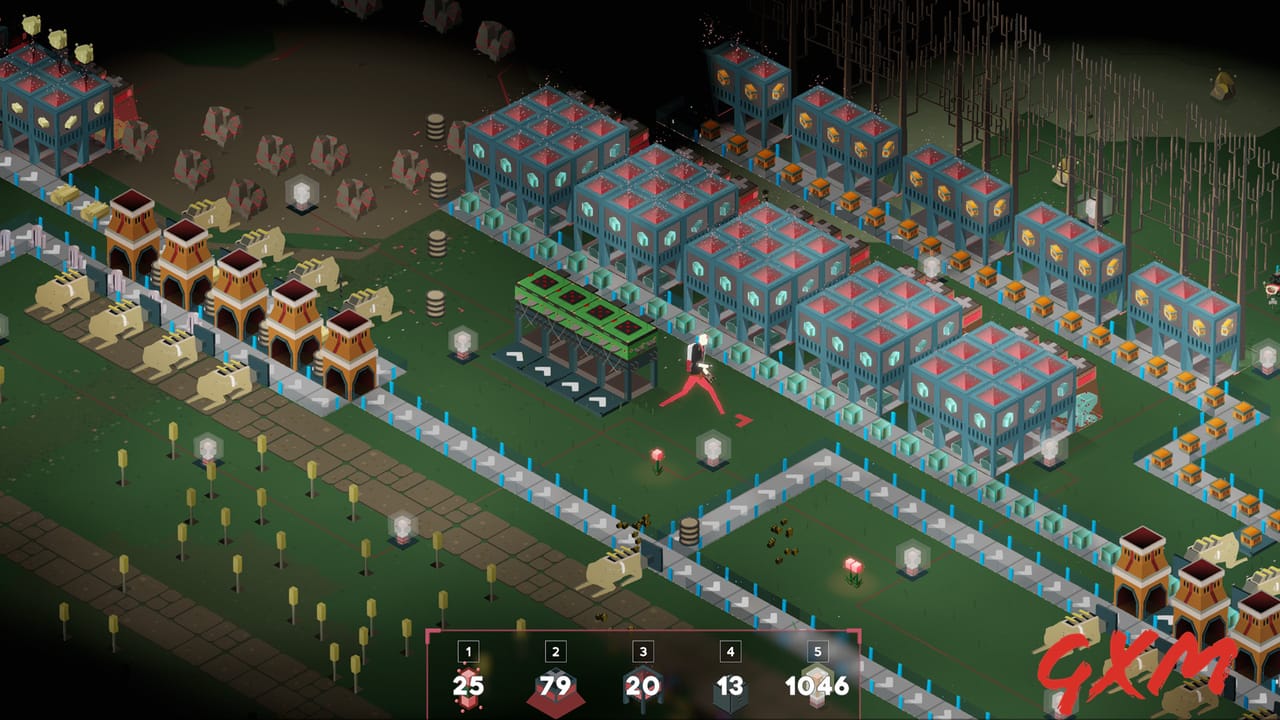The height and width of the screenshot is (720, 1280).
Task: Click the leftmost orange furnace
Action: [x=131, y=240]
